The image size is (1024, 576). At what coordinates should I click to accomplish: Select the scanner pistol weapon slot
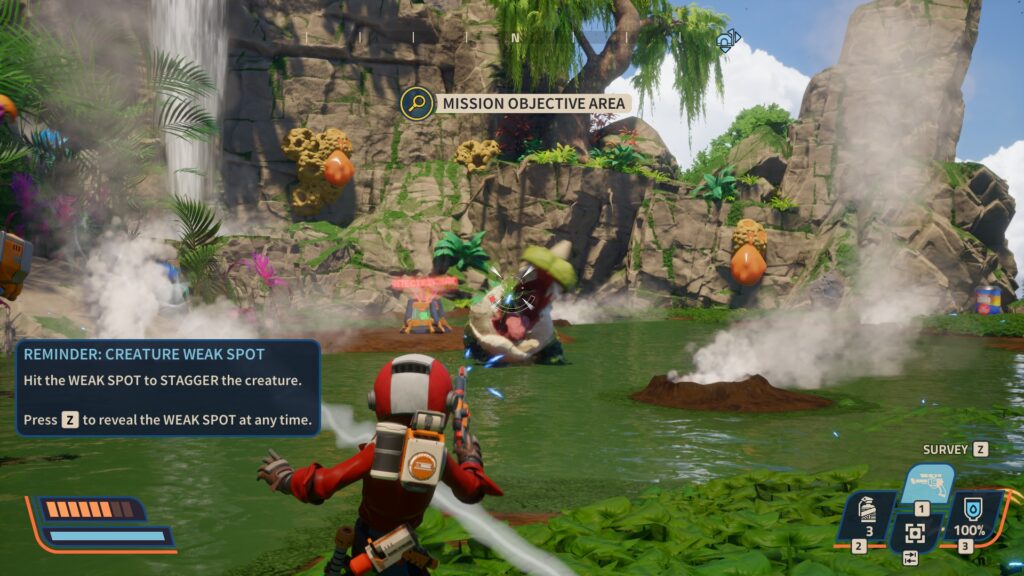925,485
